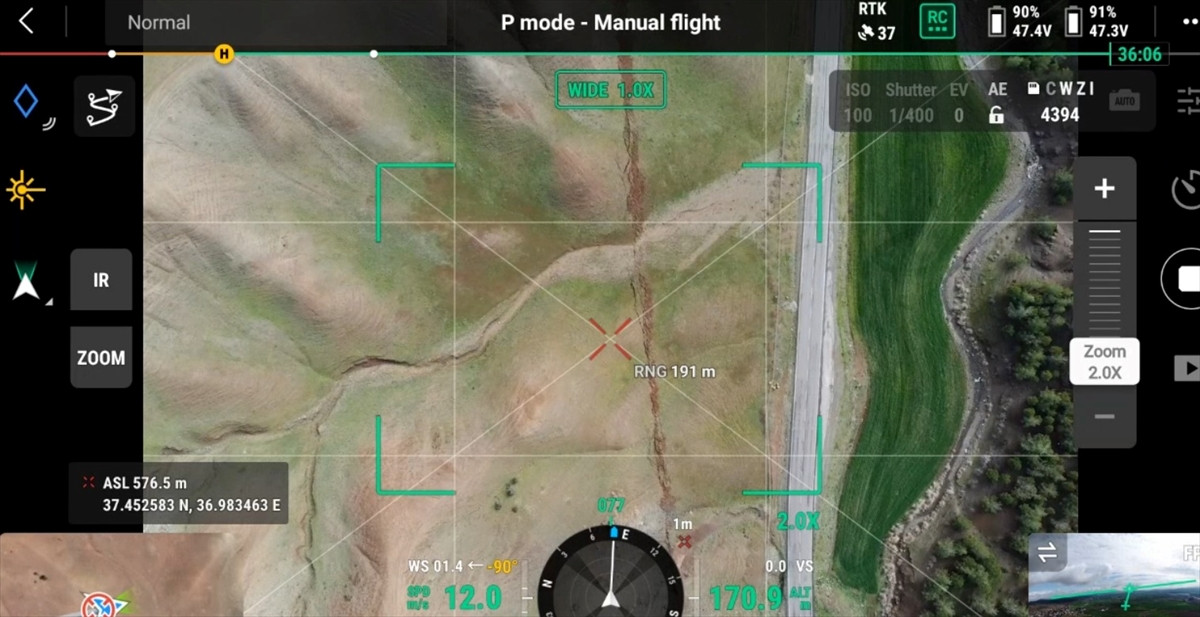Open media playback with the play icon
The image size is (1200, 617).
(1187, 369)
